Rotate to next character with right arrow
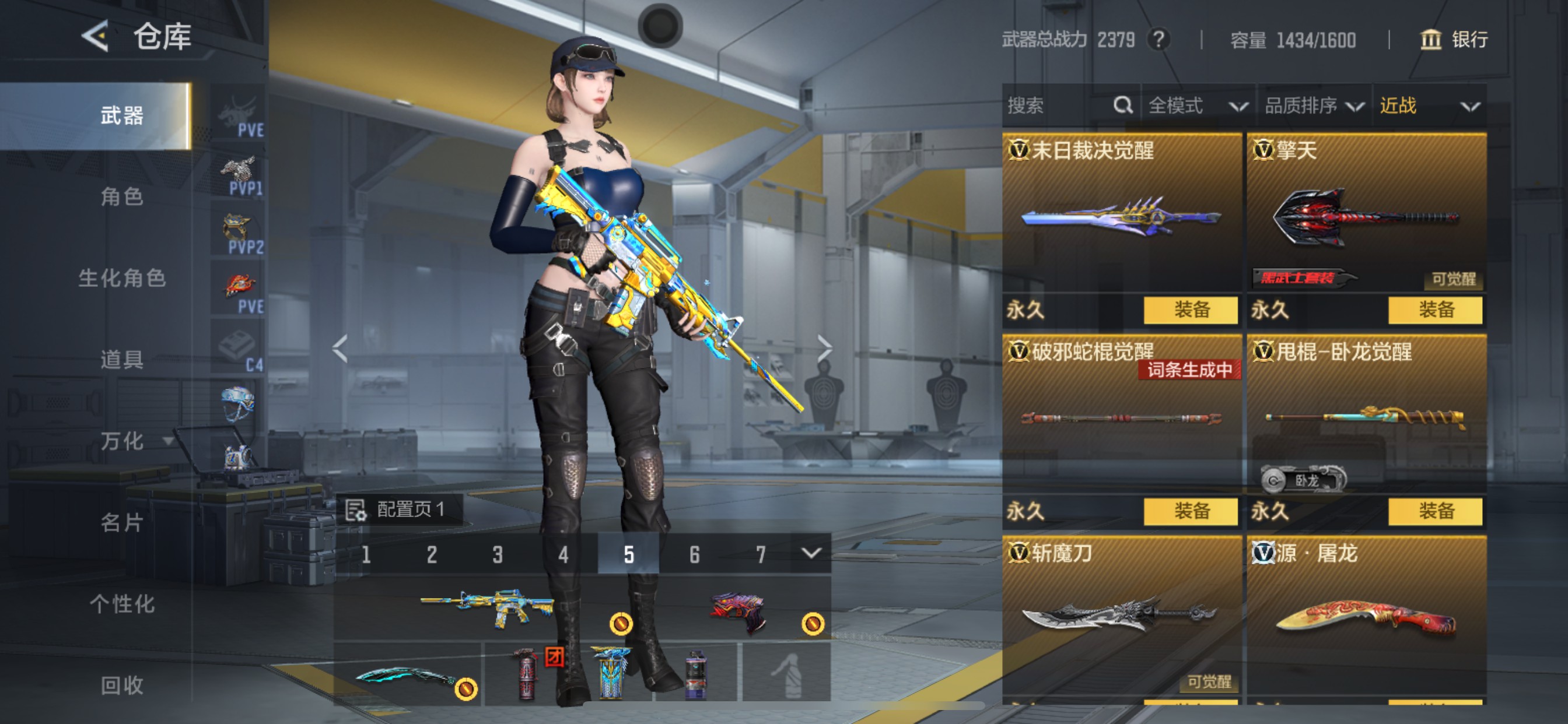Screen dimensions: 1568x724 [824, 349]
